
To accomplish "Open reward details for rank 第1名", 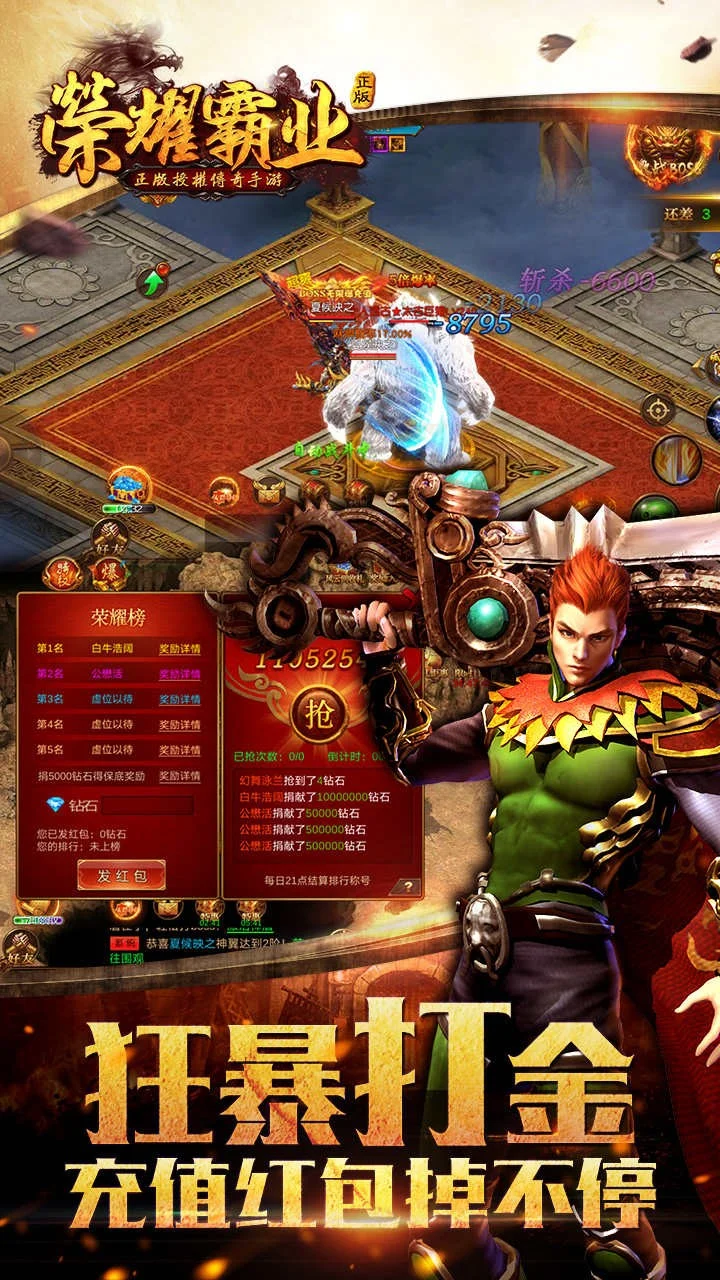I will click(x=180, y=649).
